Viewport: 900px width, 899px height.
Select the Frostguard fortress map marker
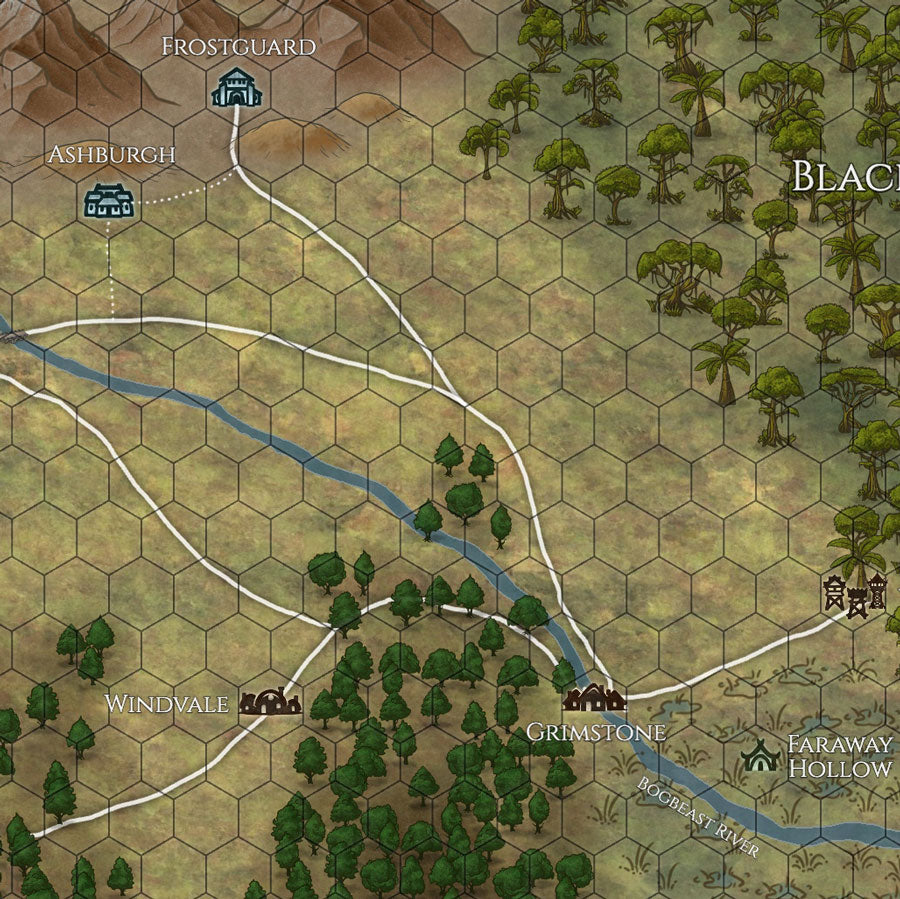(x=236, y=87)
